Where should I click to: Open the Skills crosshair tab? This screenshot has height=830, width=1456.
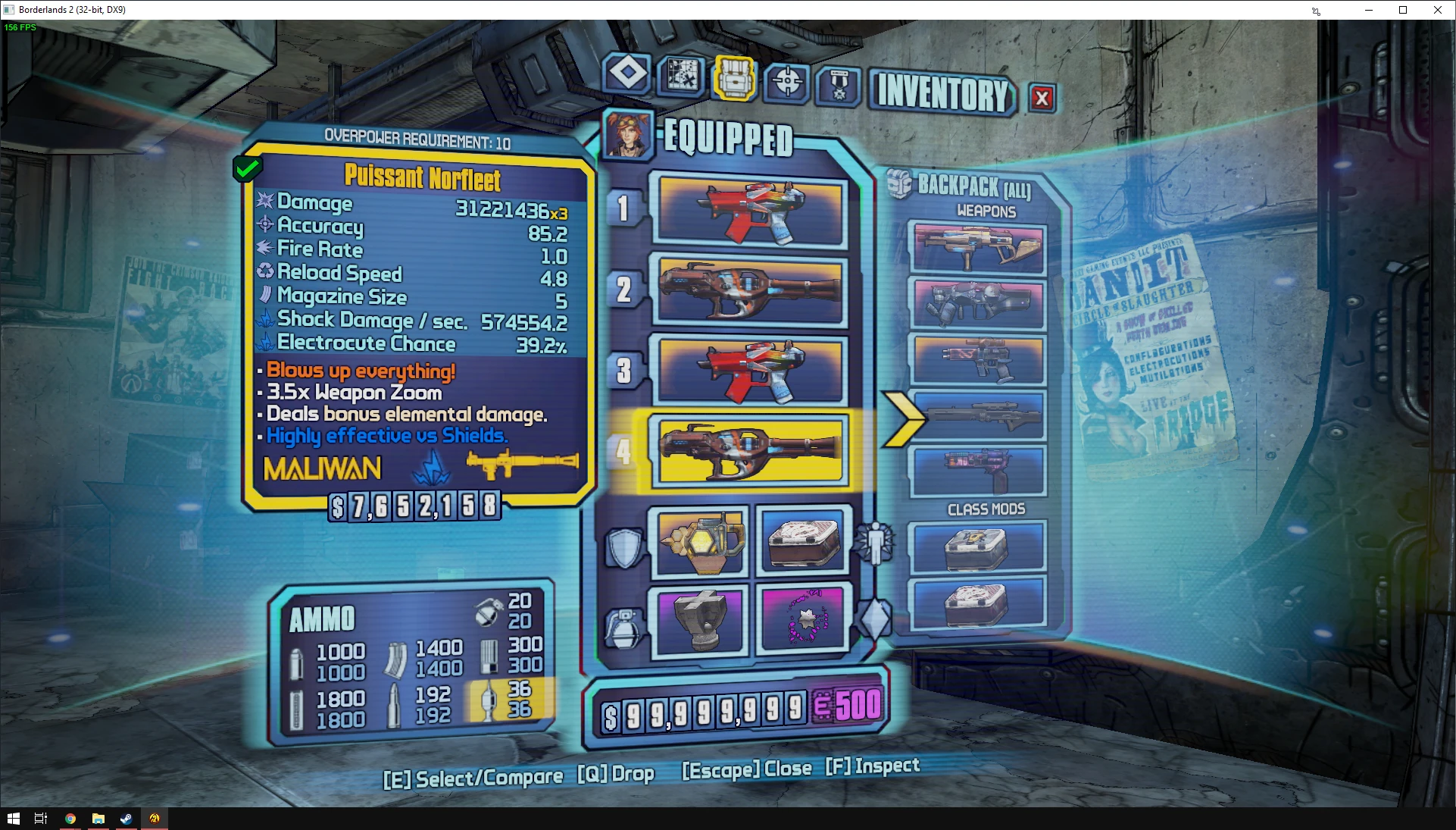[787, 81]
